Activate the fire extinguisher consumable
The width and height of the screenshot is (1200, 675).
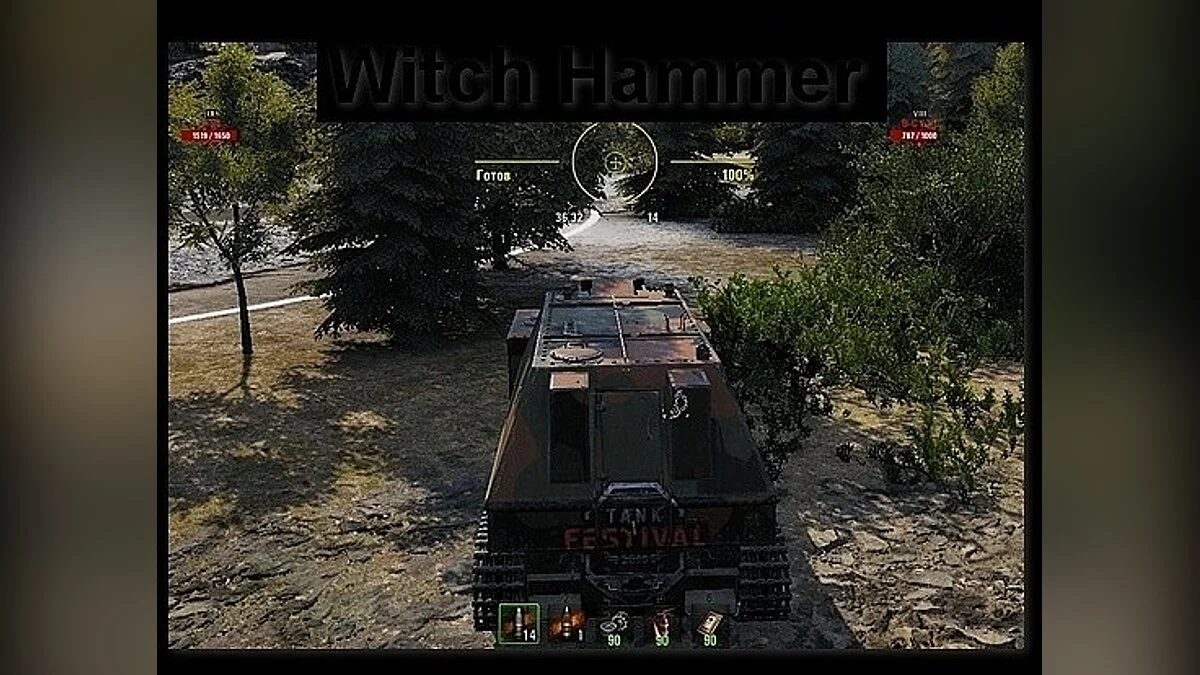tap(661, 625)
